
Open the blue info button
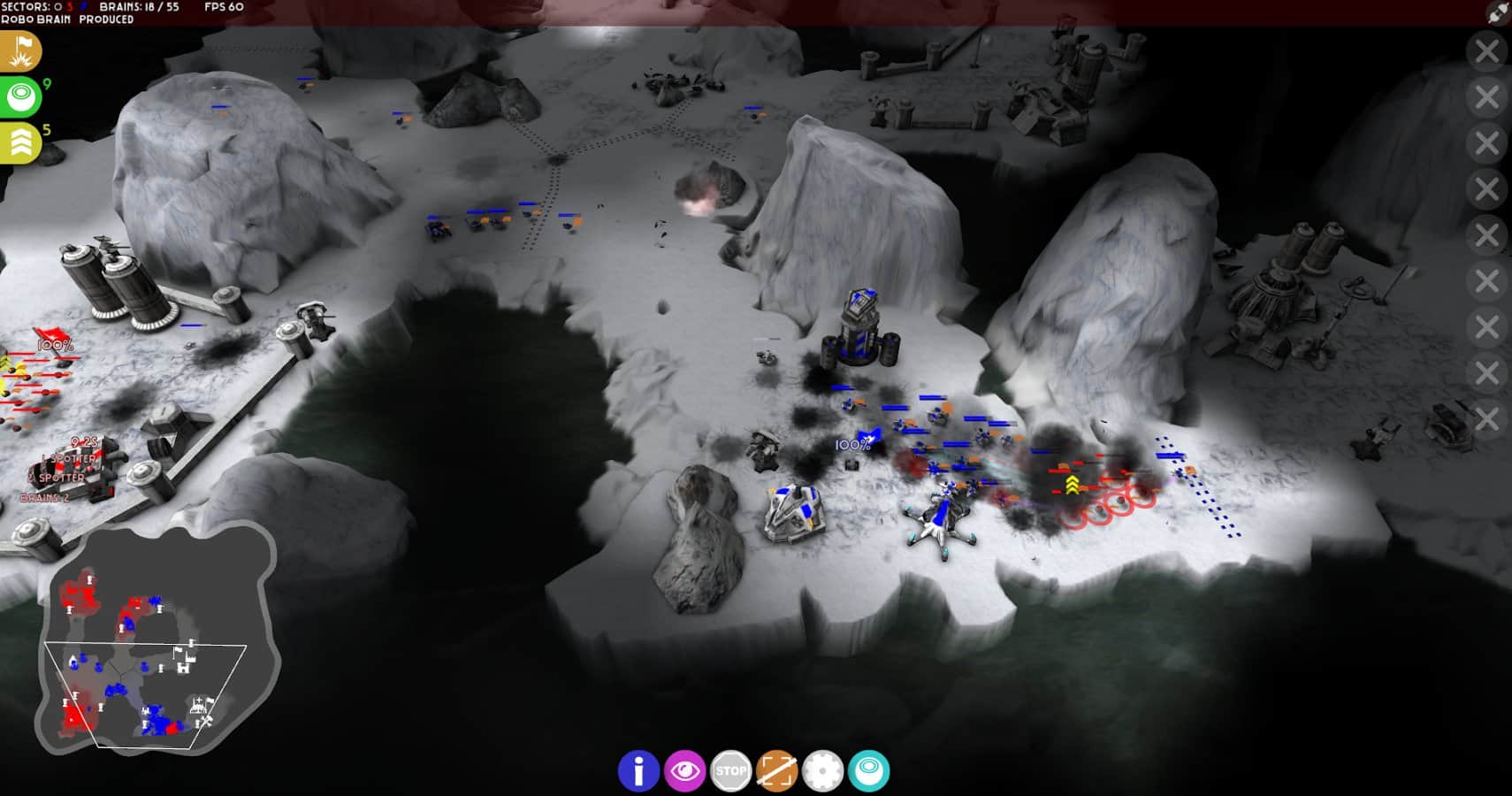click(x=638, y=771)
